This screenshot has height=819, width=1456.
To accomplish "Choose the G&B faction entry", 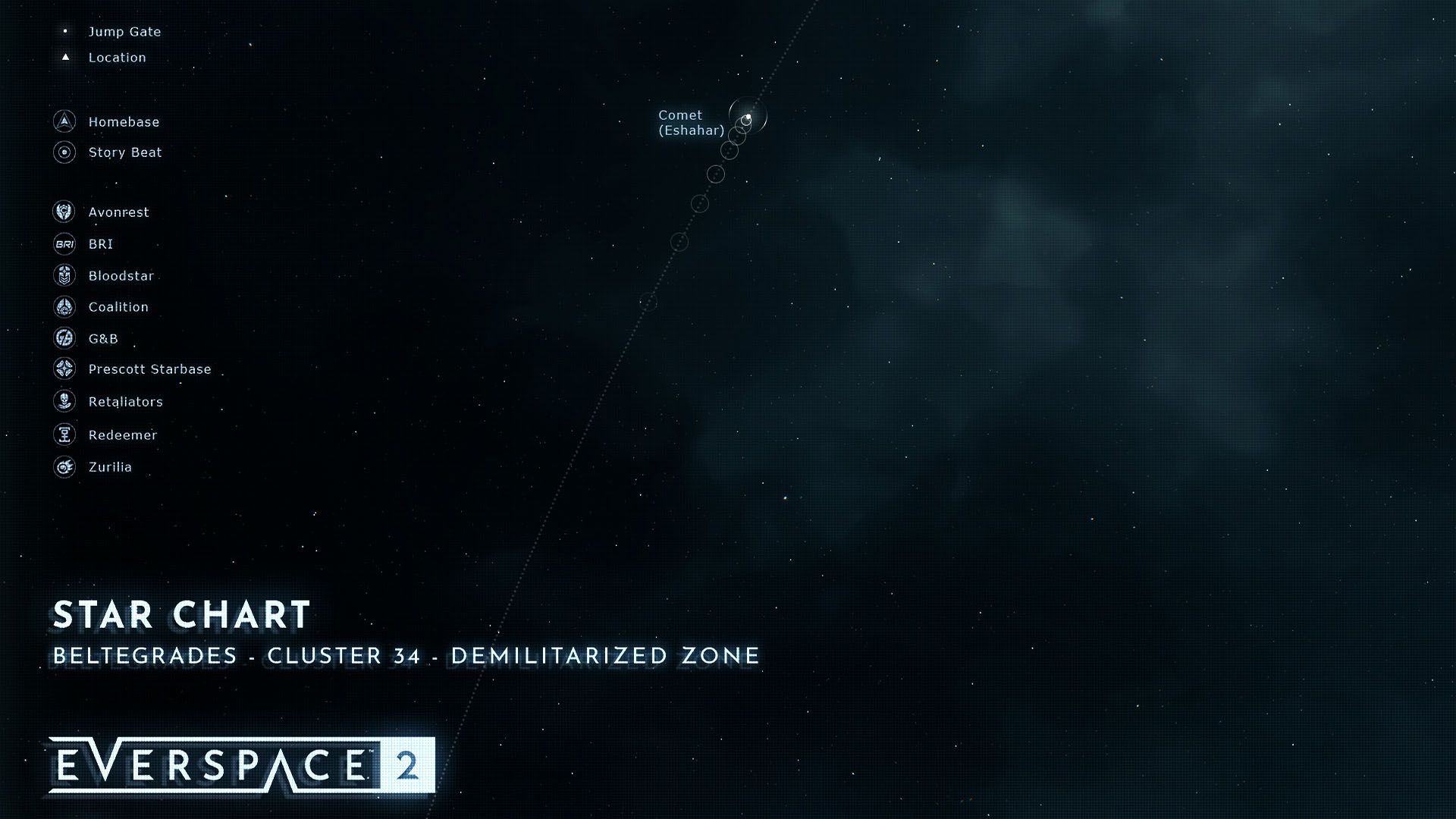I will pos(103,339).
